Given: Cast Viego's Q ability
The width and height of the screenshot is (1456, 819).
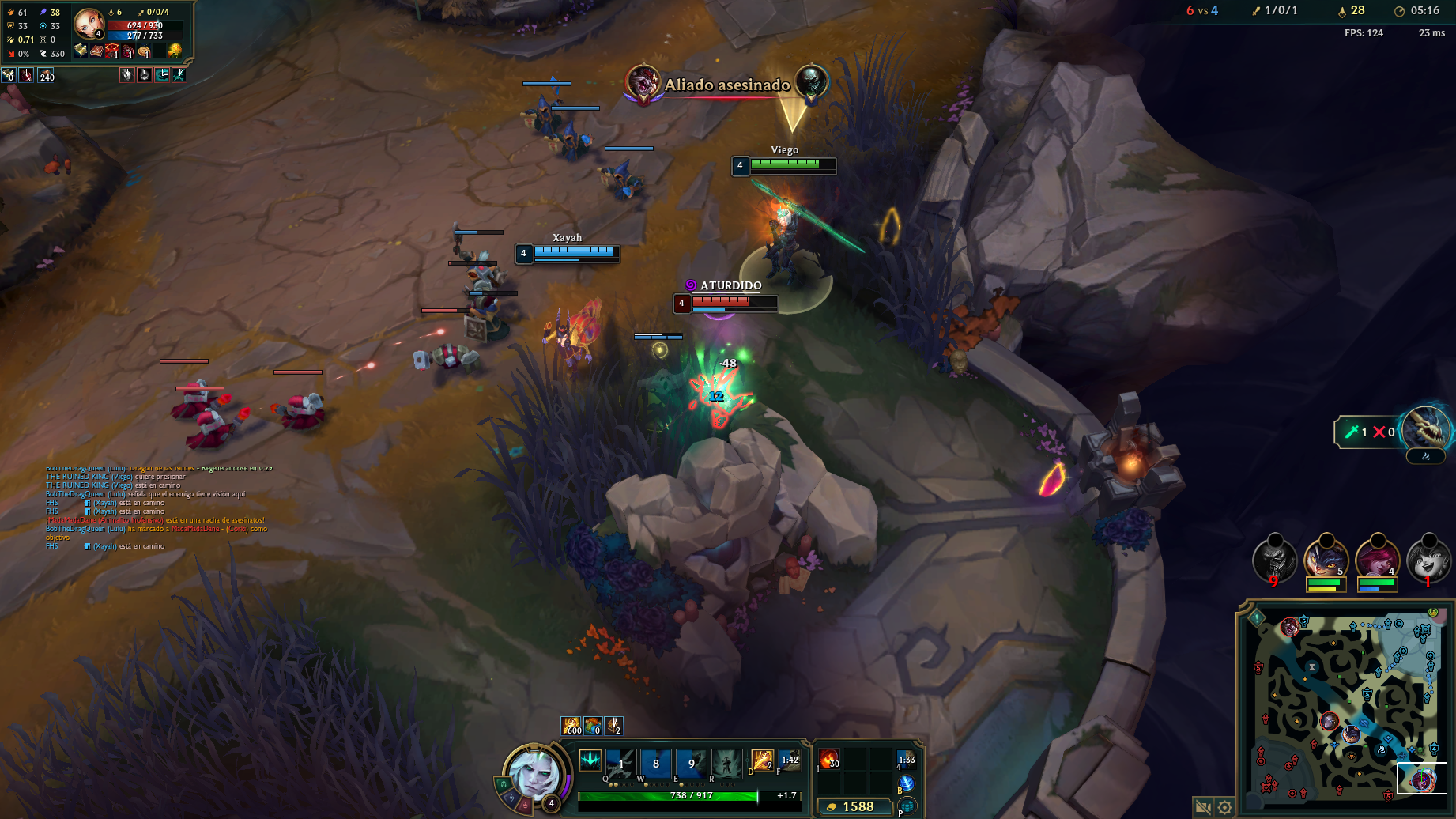Looking at the screenshot, I should [x=621, y=764].
